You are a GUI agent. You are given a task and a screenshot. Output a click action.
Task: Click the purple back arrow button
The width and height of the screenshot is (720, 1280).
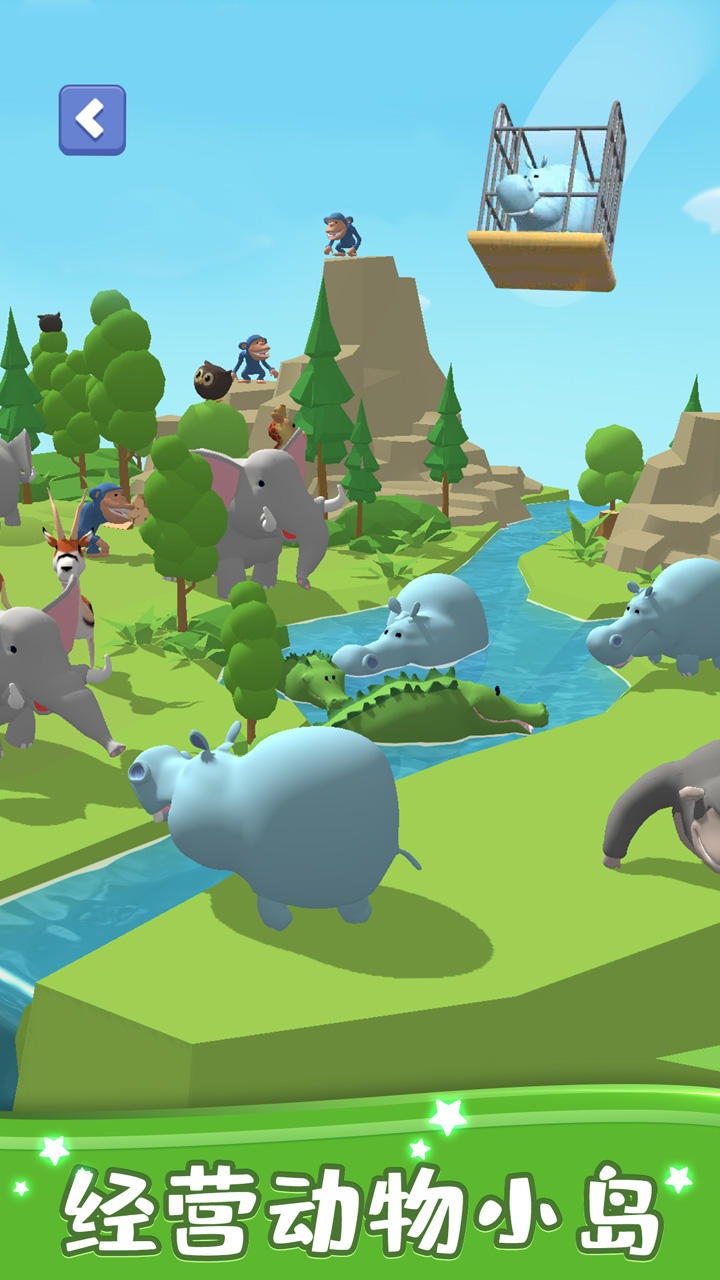point(92,120)
